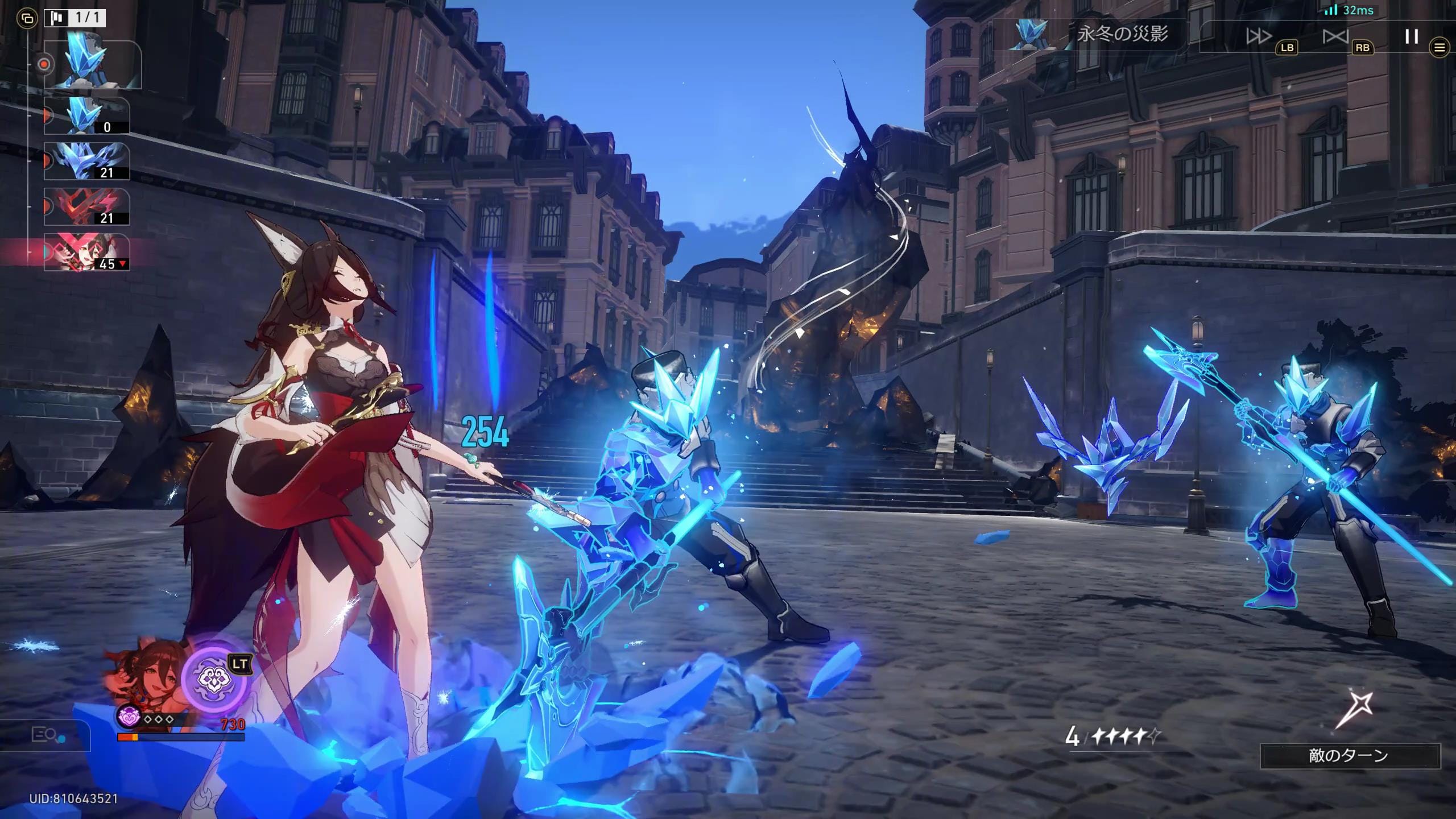Pause the battle
1456x819 pixels.
[x=1411, y=36]
